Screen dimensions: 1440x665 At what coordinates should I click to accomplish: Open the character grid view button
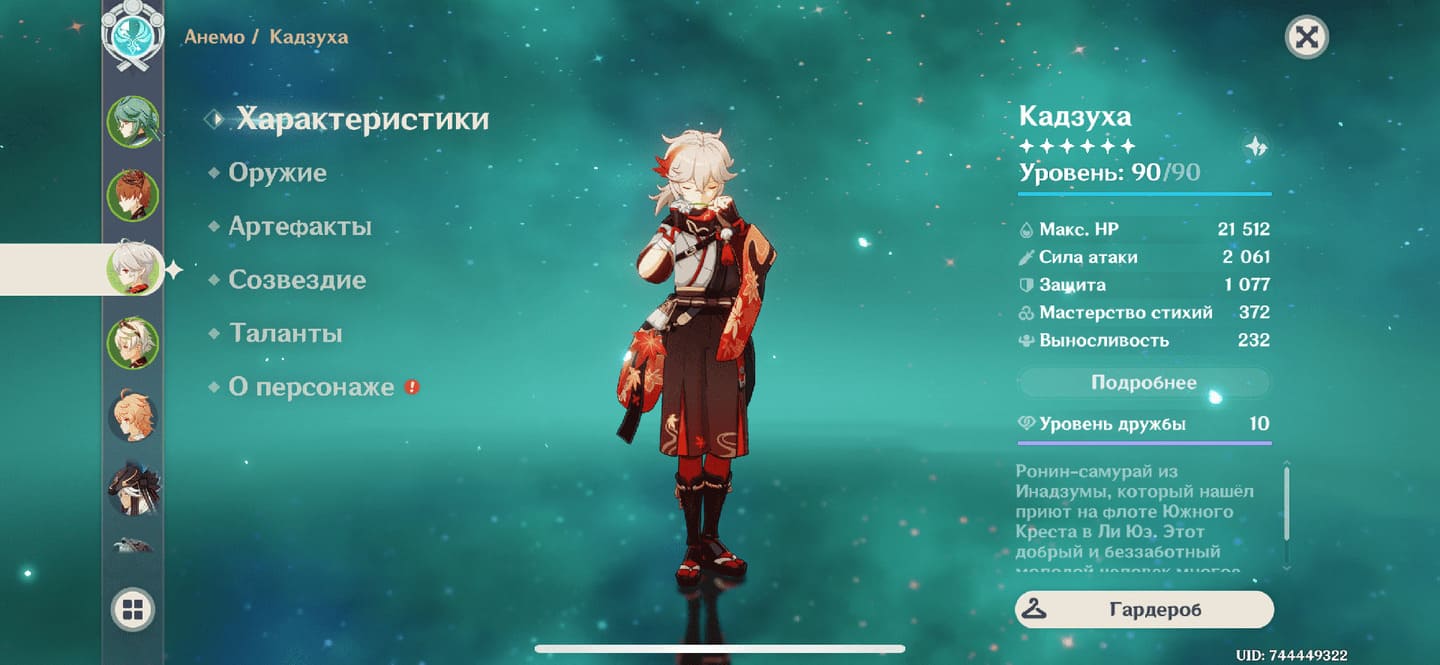click(x=133, y=609)
